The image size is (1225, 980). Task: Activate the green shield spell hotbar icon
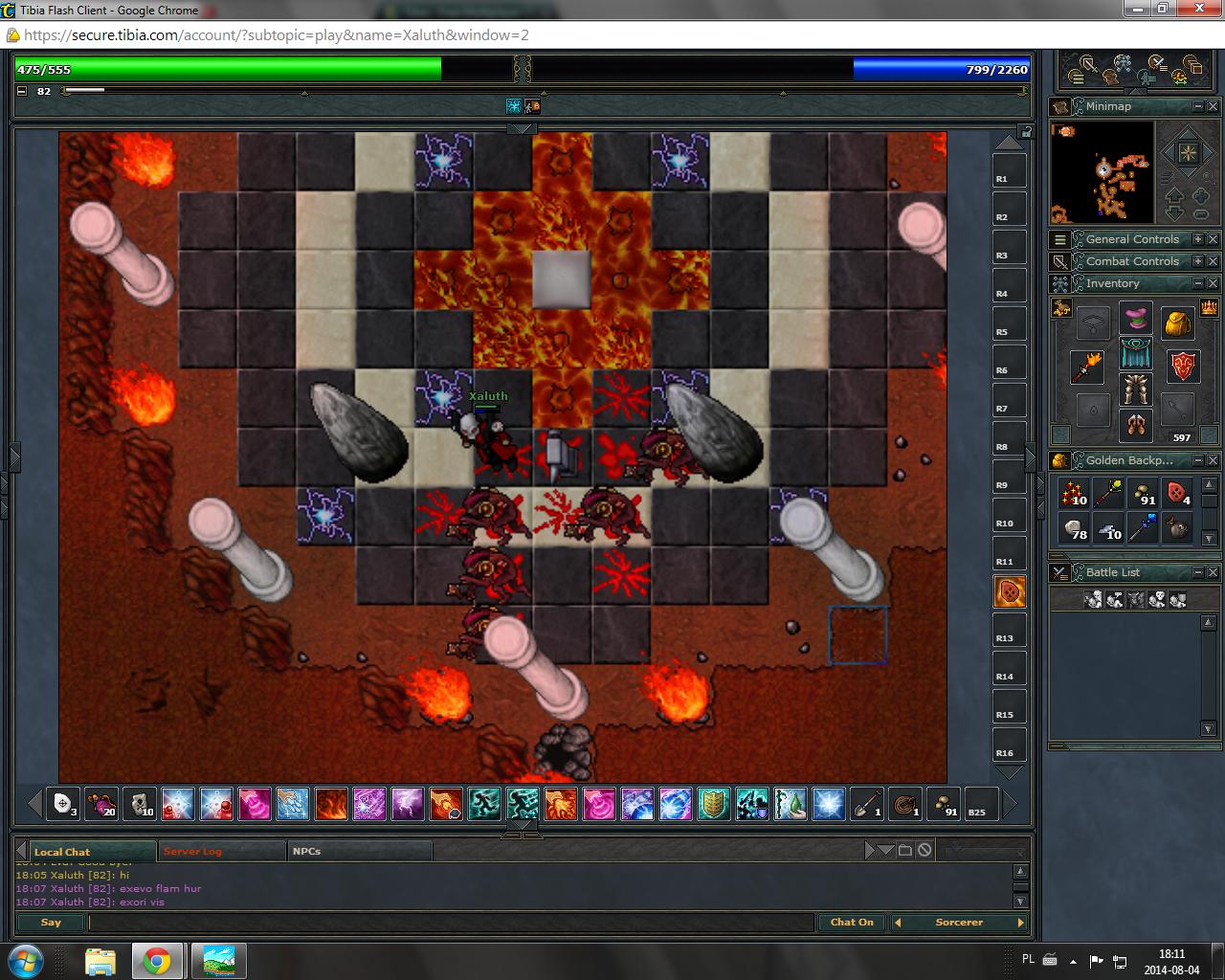click(713, 804)
